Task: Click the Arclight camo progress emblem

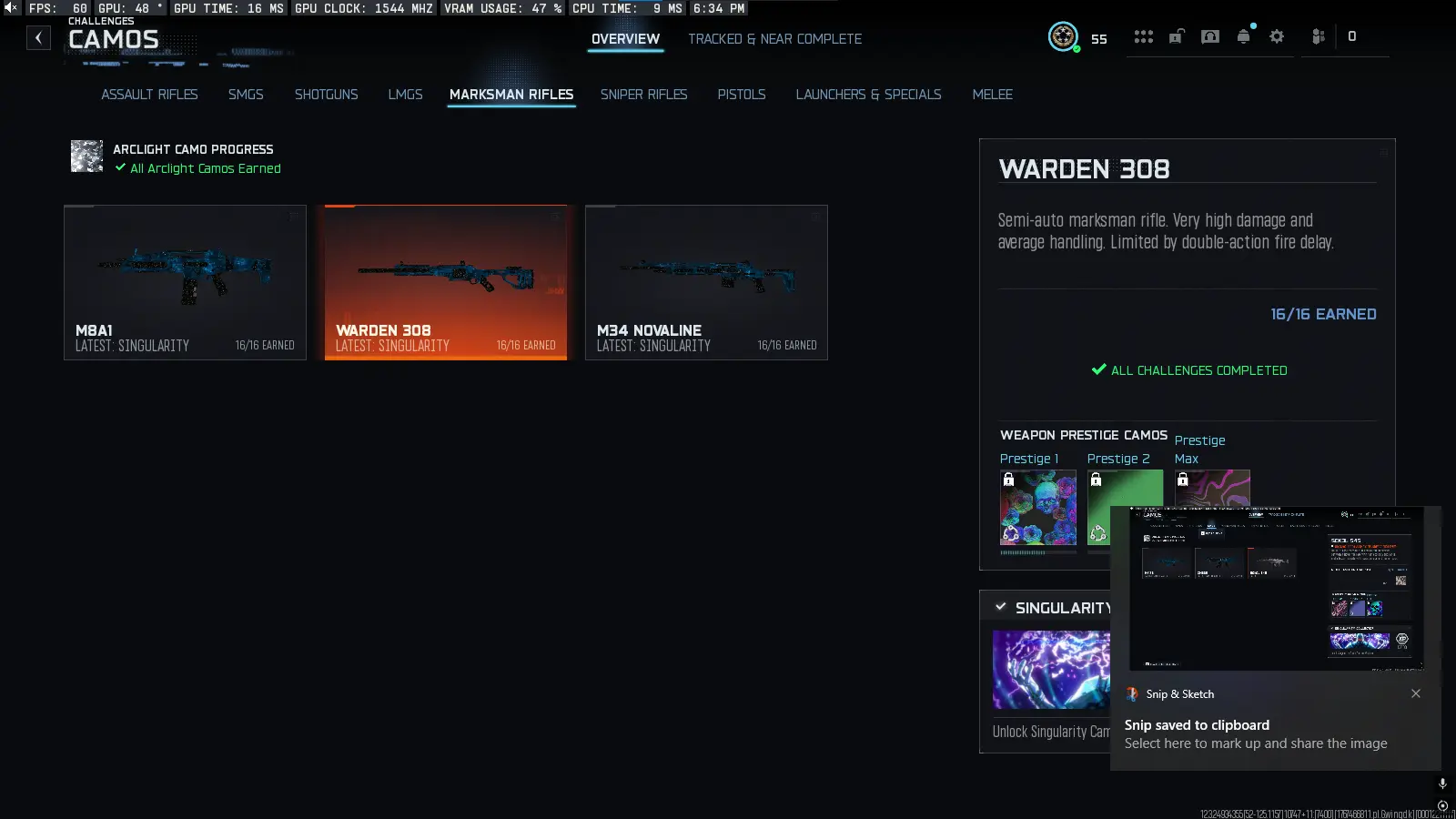Action: pyautogui.click(x=87, y=157)
